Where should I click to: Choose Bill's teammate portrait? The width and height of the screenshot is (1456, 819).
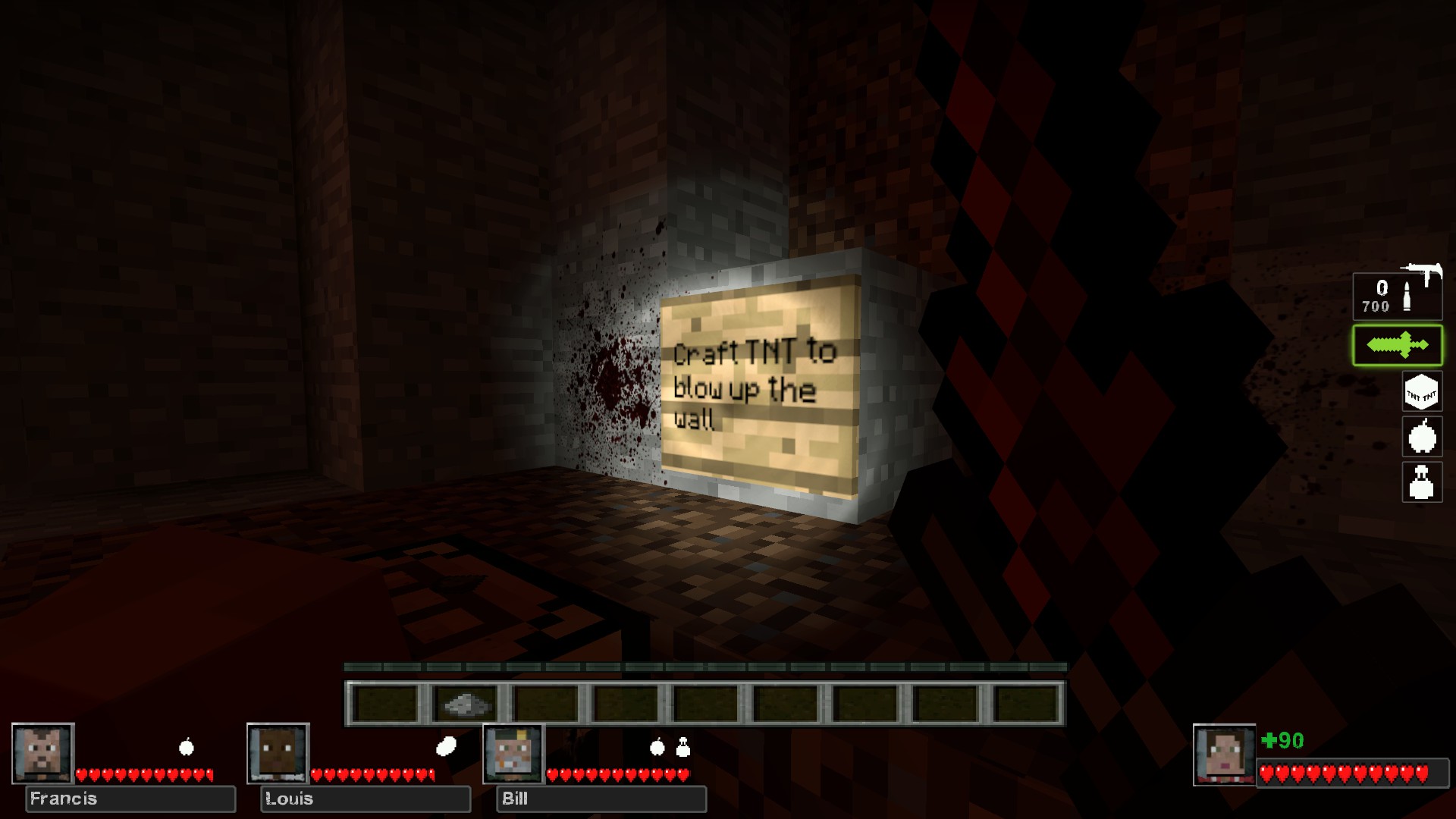click(x=513, y=754)
